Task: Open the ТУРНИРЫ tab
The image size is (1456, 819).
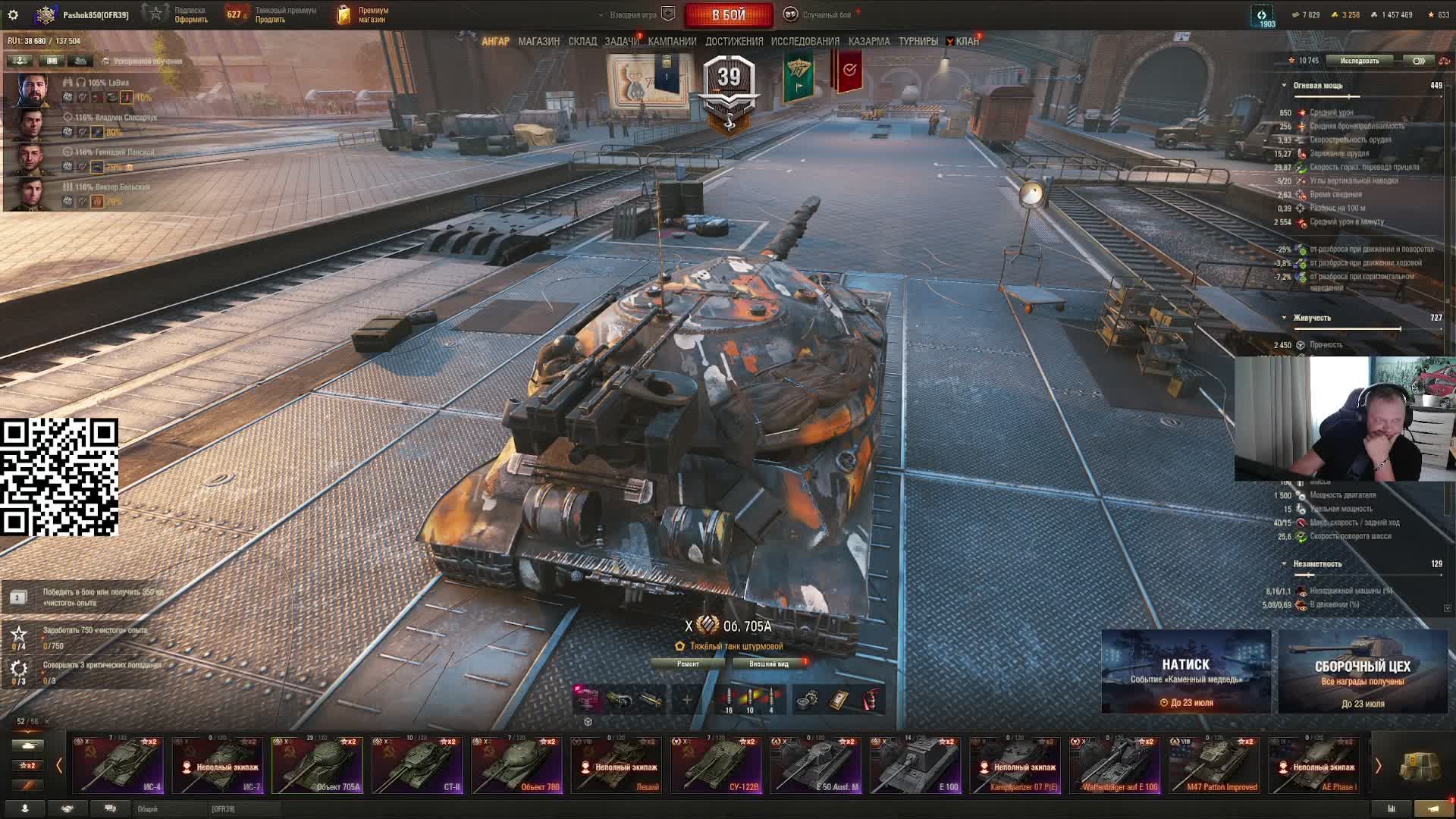Action: tap(918, 42)
